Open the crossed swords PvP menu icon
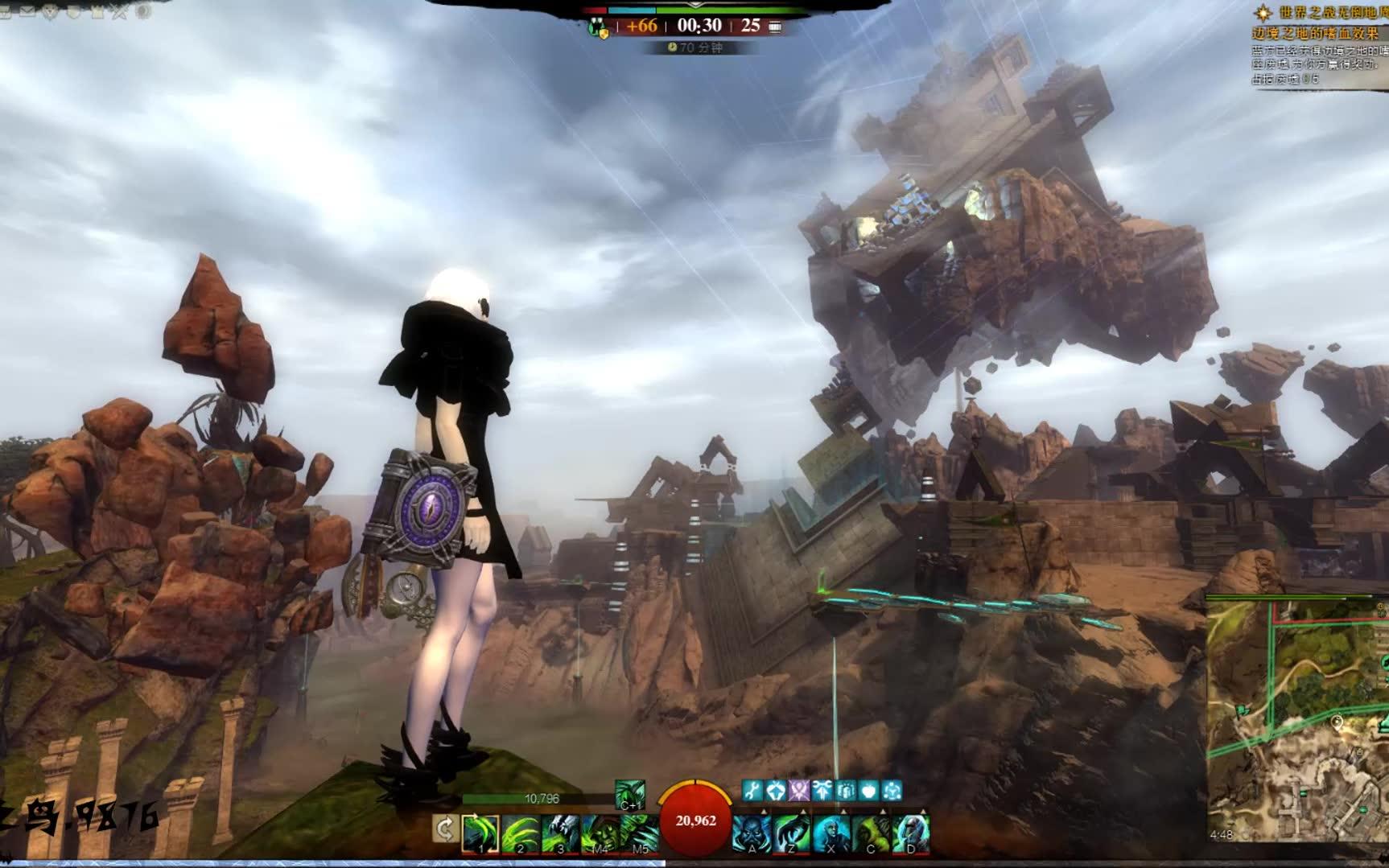 (120, 11)
